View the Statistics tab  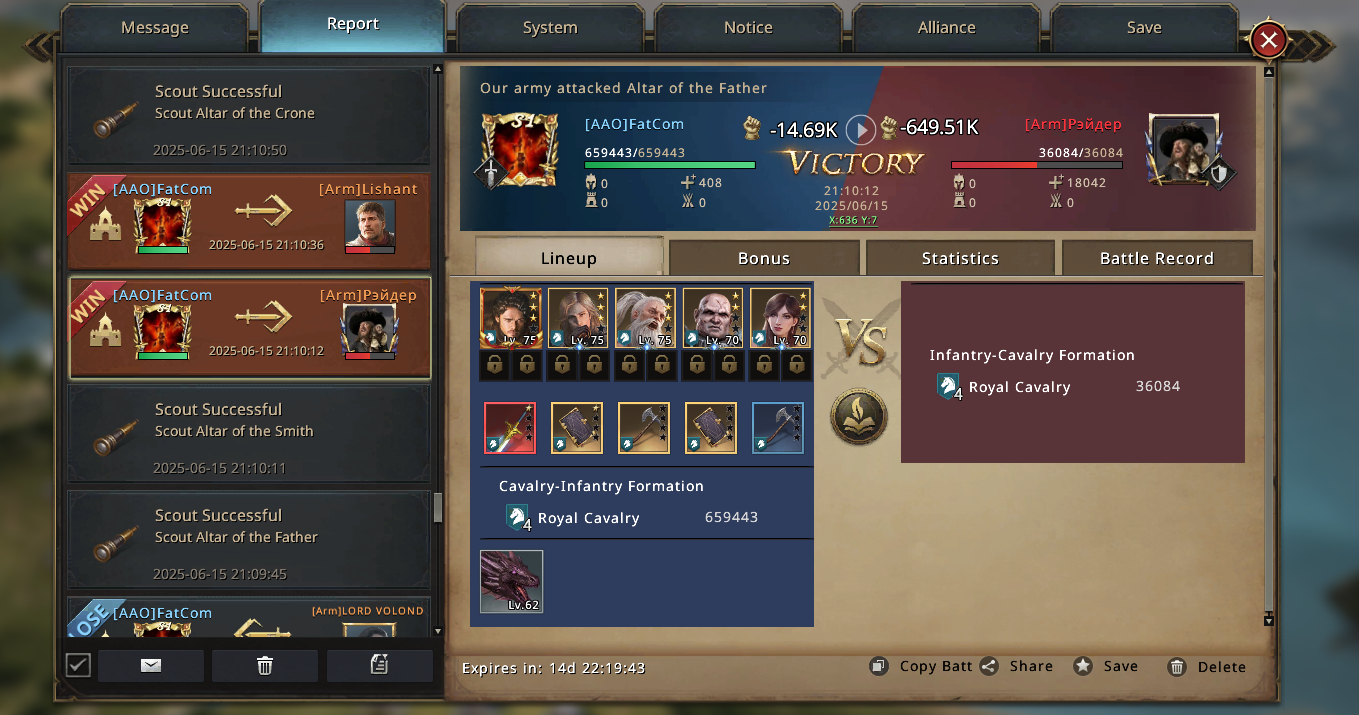coord(960,258)
